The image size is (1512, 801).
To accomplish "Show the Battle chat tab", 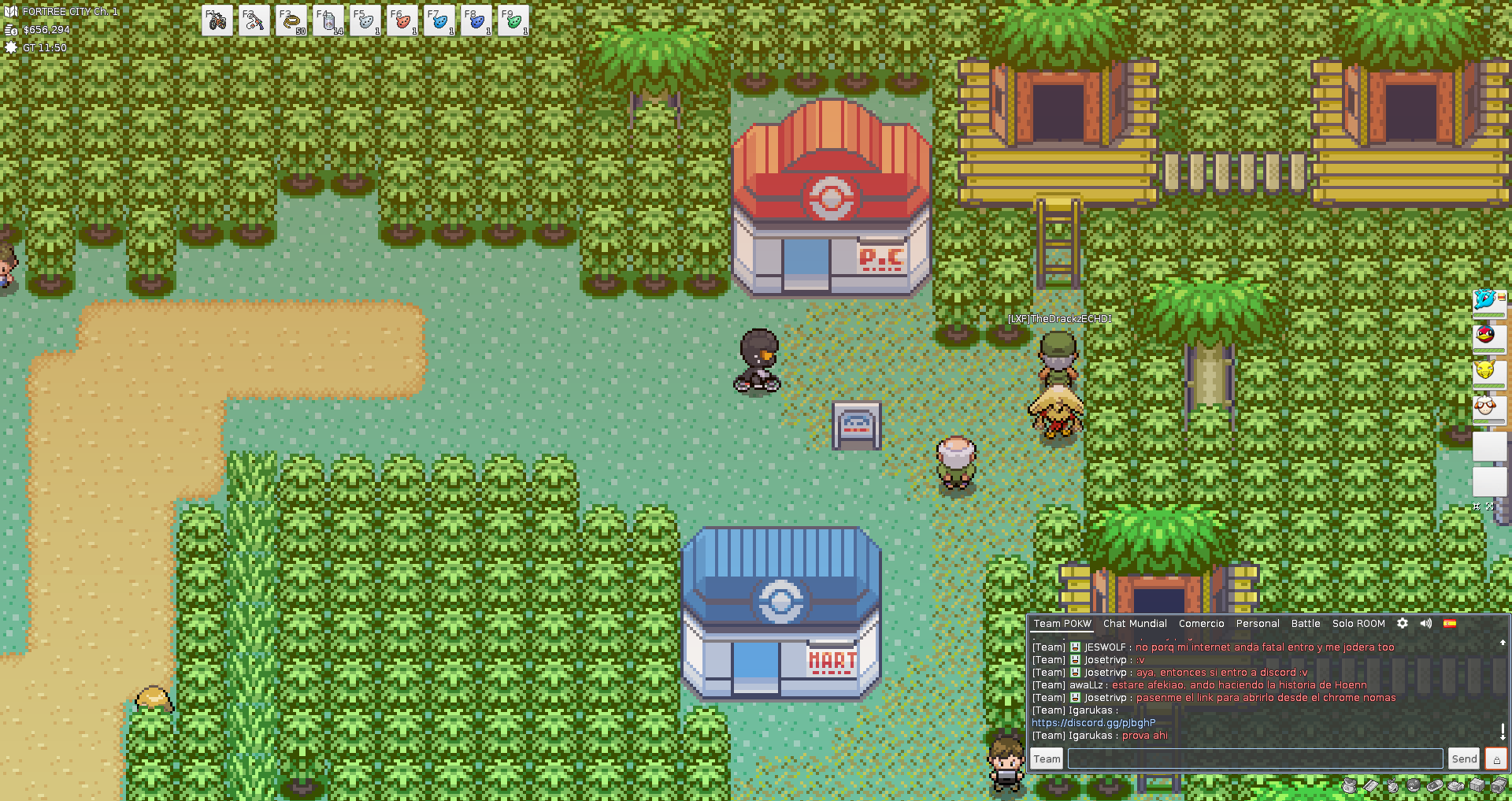I will [1306, 623].
